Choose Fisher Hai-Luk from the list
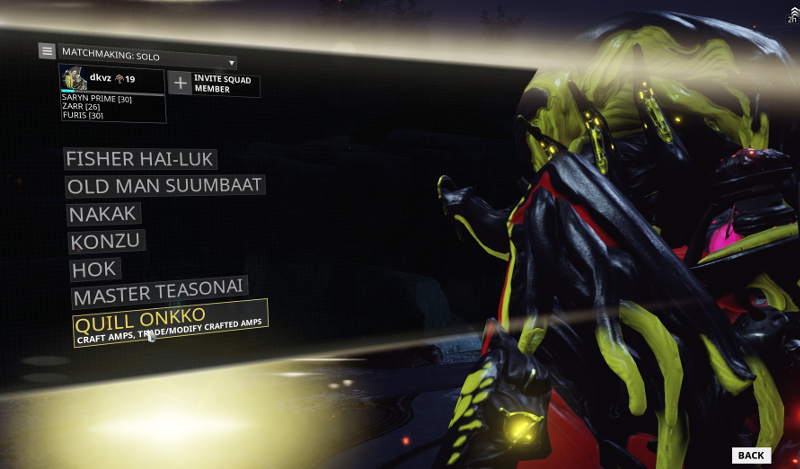Image resolution: width=800 pixels, height=469 pixels. point(140,158)
